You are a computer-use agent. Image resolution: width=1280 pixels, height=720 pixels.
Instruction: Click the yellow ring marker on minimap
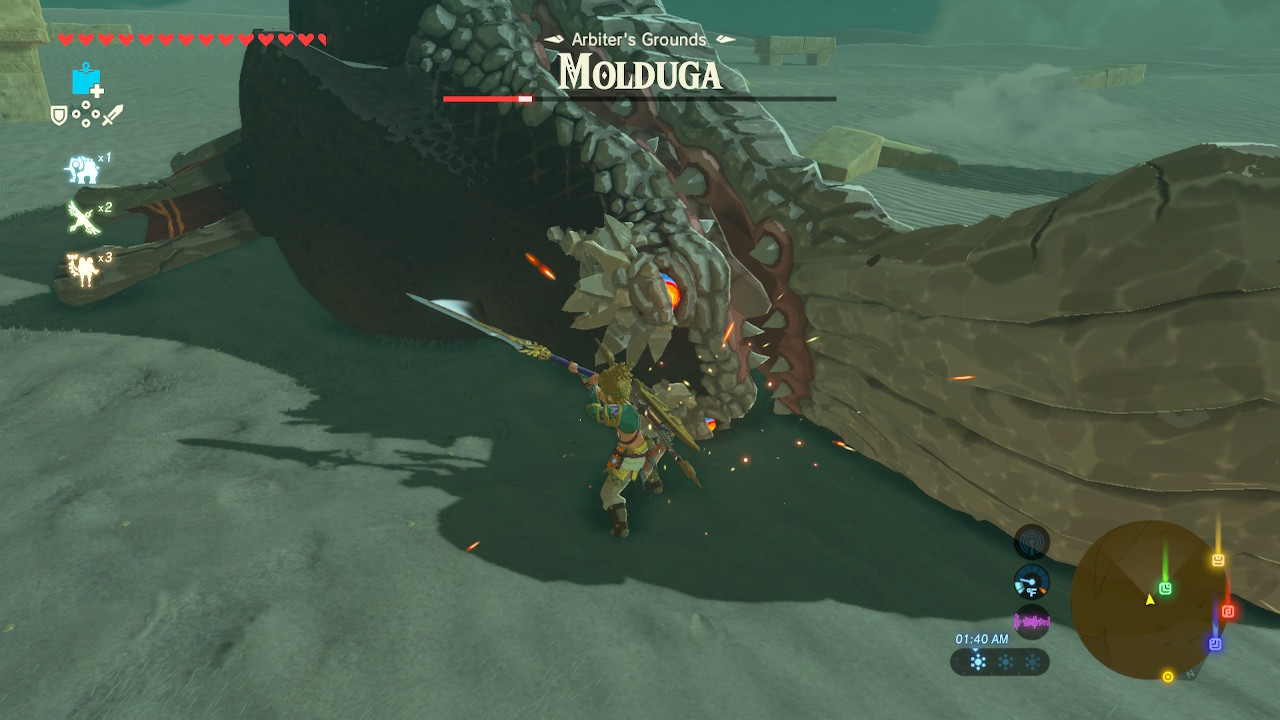coord(1167,677)
